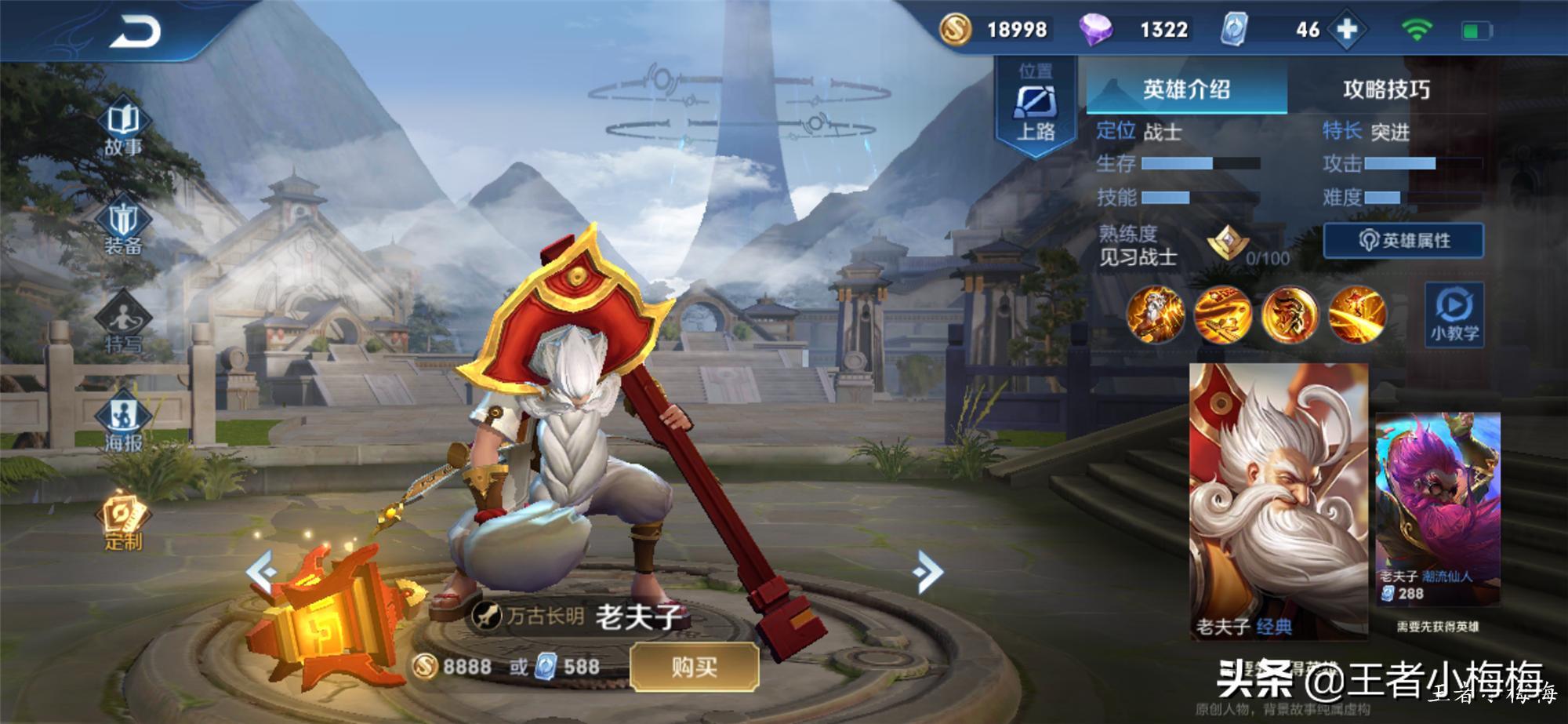Add more tickets with the plus button
Screen dimensions: 1568x724
click(x=1347, y=30)
